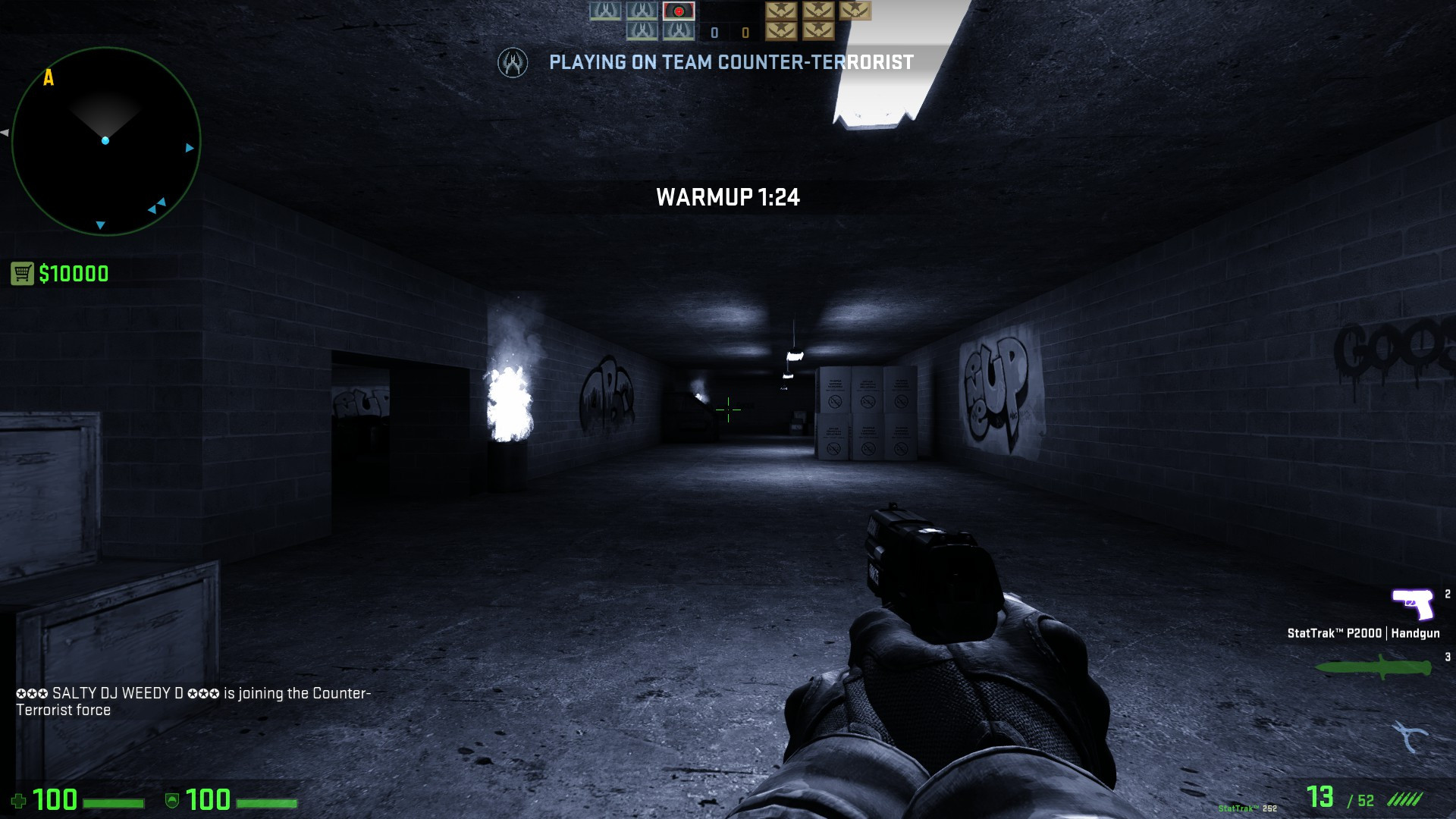The height and width of the screenshot is (819, 1456).
Task: Click the wishbone cable icon bottom right
Action: 1409,733
